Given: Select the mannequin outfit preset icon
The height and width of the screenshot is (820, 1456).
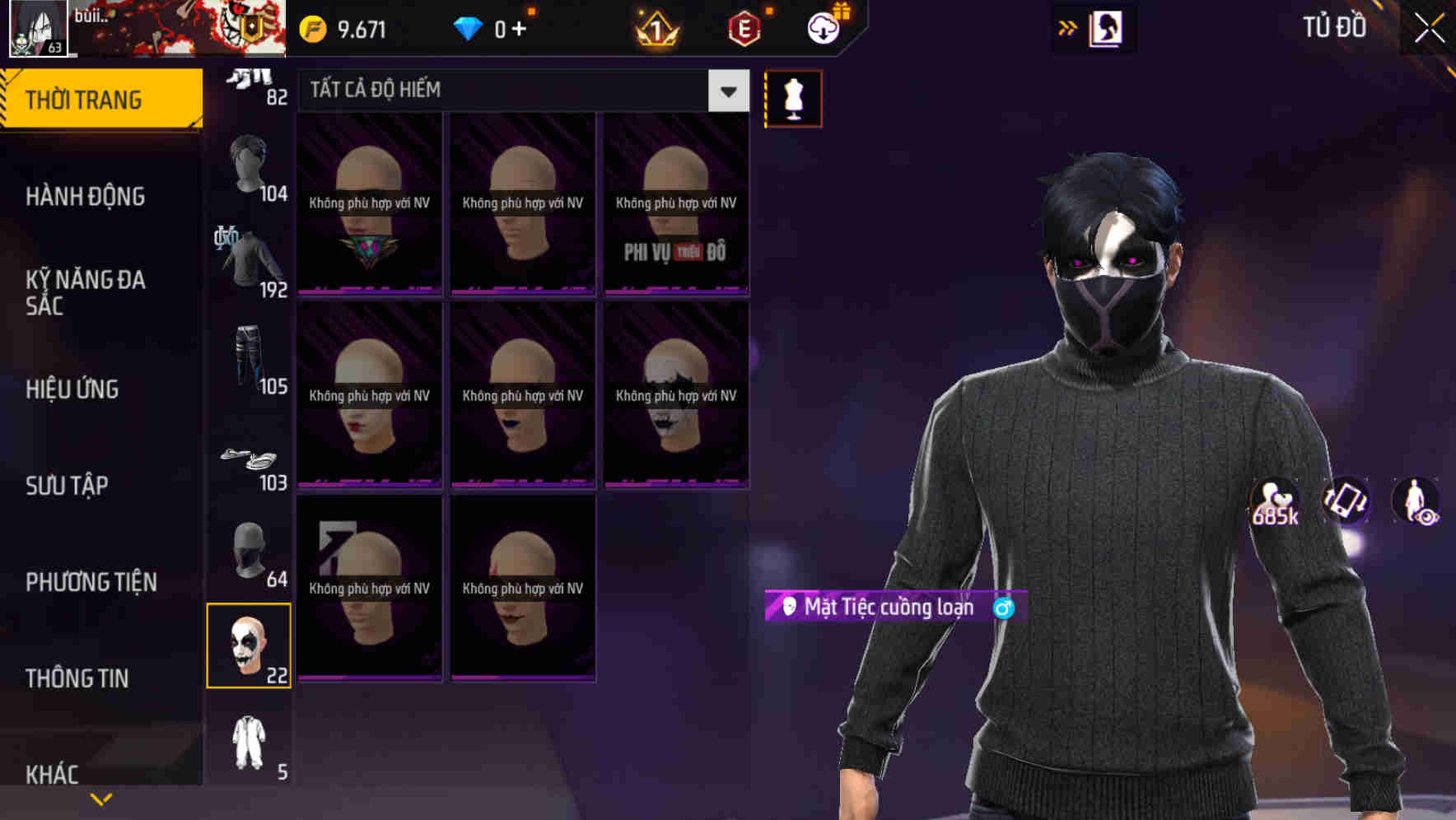Looking at the screenshot, I should [x=793, y=97].
